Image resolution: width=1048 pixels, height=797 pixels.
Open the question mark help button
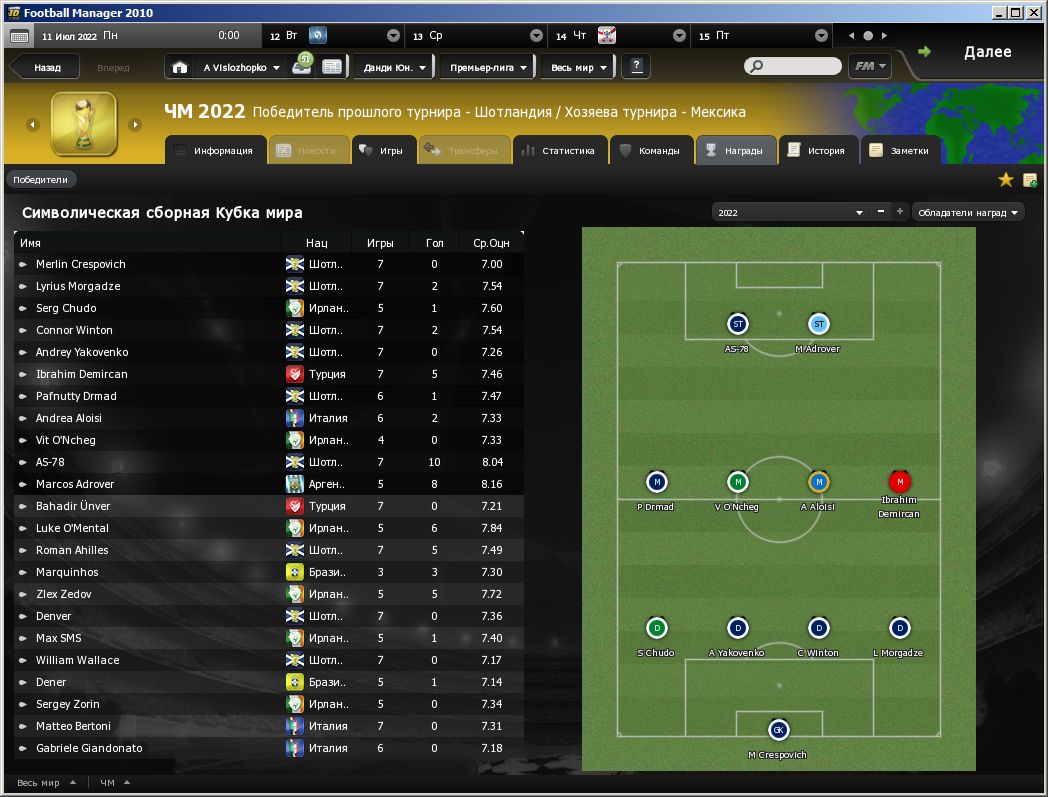(x=636, y=67)
